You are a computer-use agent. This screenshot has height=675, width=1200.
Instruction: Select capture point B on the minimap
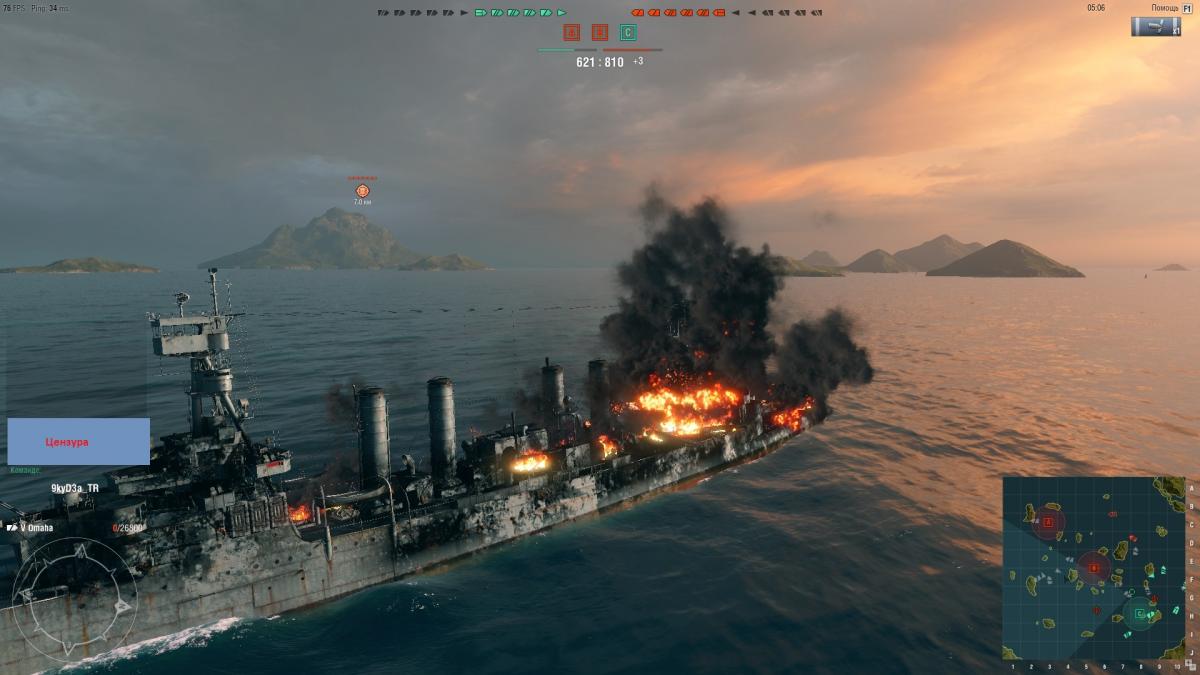tap(1094, 568)
